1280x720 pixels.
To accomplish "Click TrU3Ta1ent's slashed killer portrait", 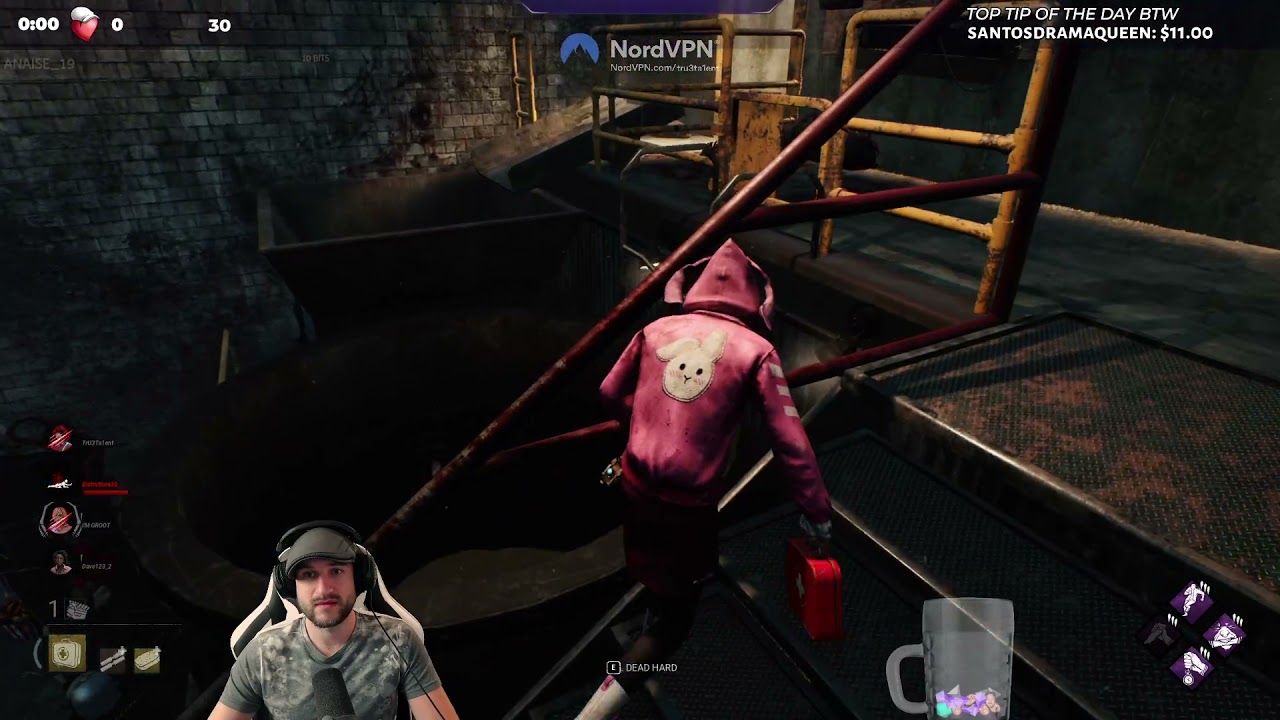I will click(60, 439).
